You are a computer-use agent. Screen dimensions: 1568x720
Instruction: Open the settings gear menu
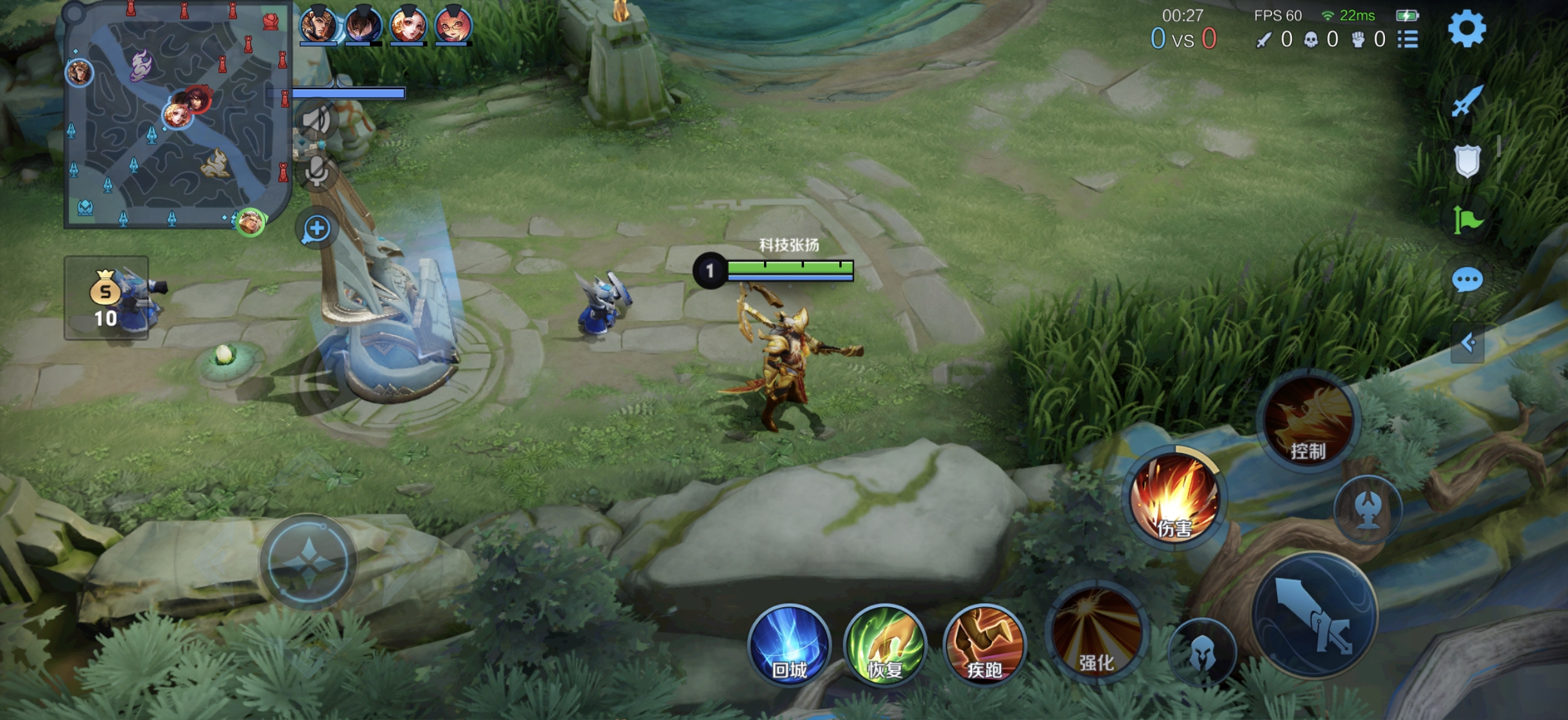pyautogui.click(x=1467, y=29)
